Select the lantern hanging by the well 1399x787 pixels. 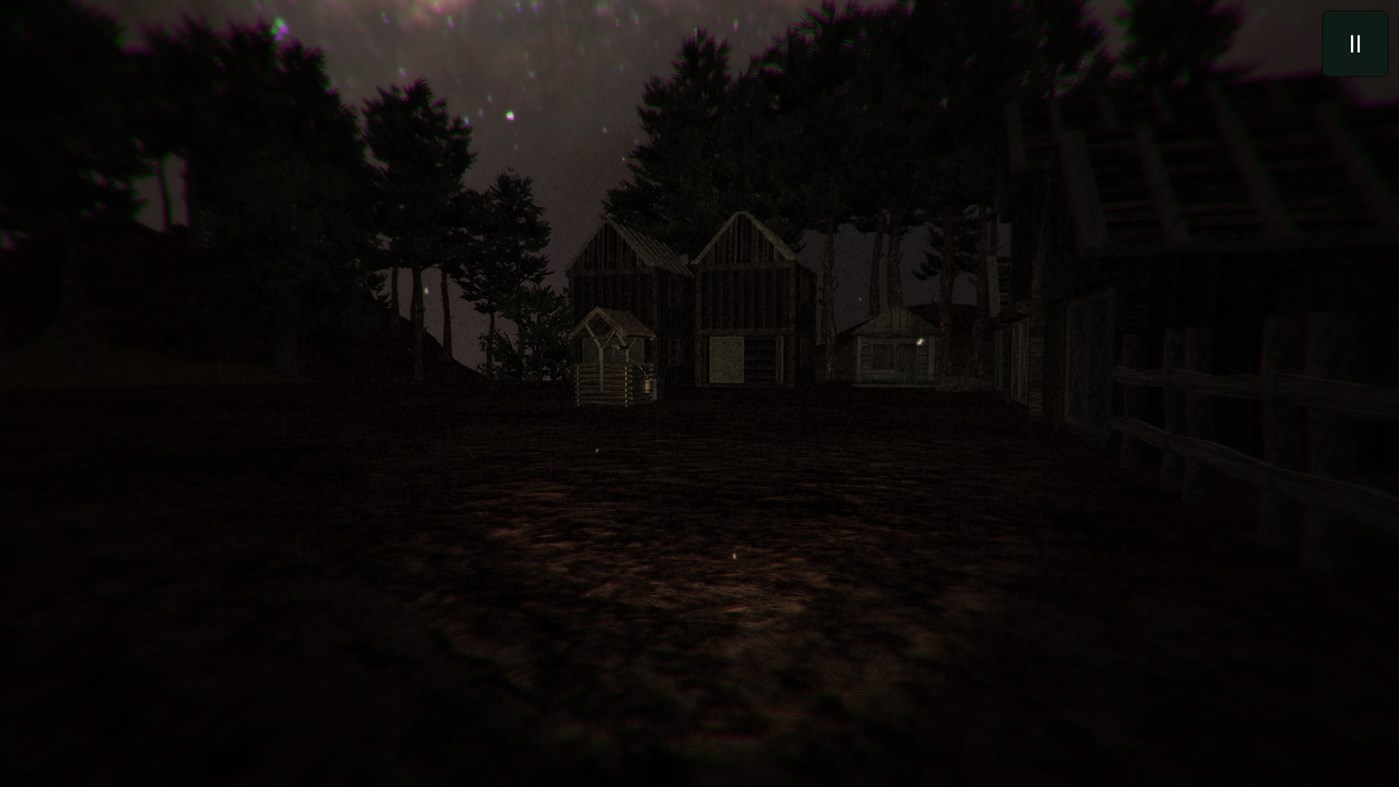click(648, 386)
